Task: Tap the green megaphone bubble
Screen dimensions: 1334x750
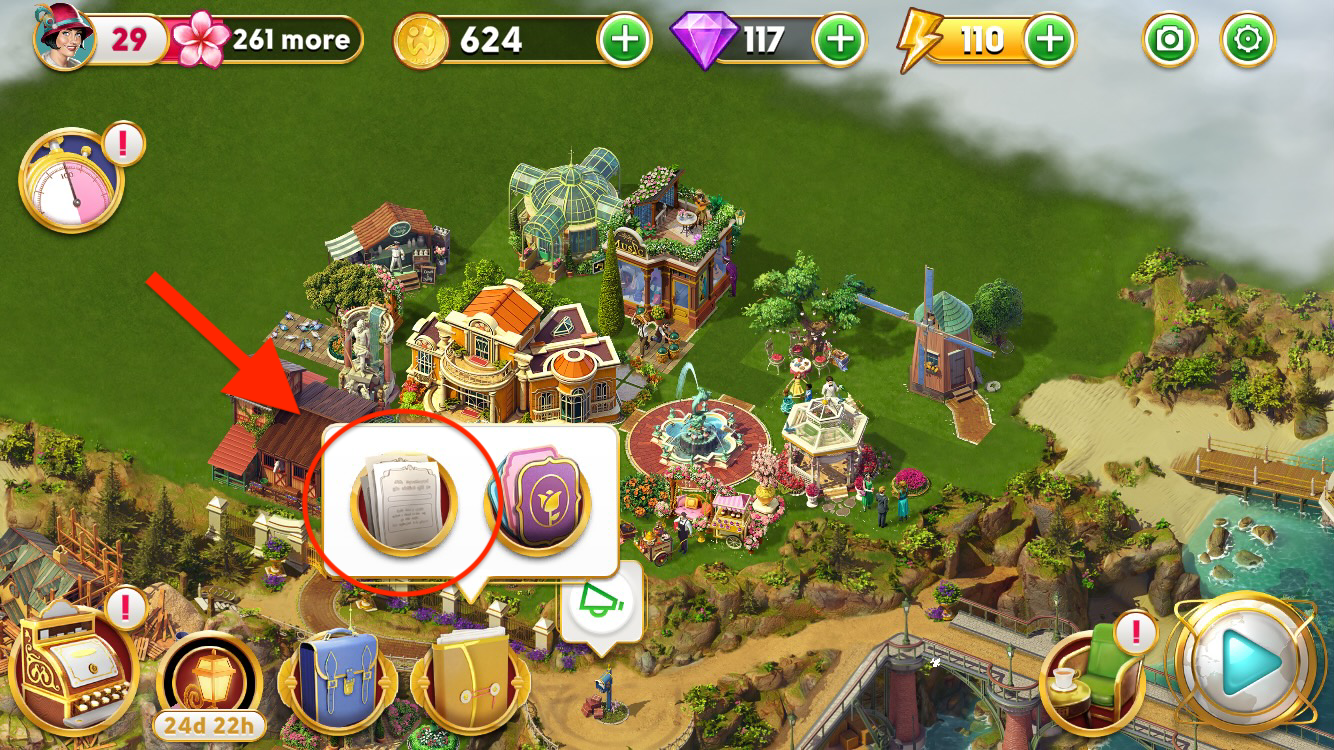Action: 602,603
